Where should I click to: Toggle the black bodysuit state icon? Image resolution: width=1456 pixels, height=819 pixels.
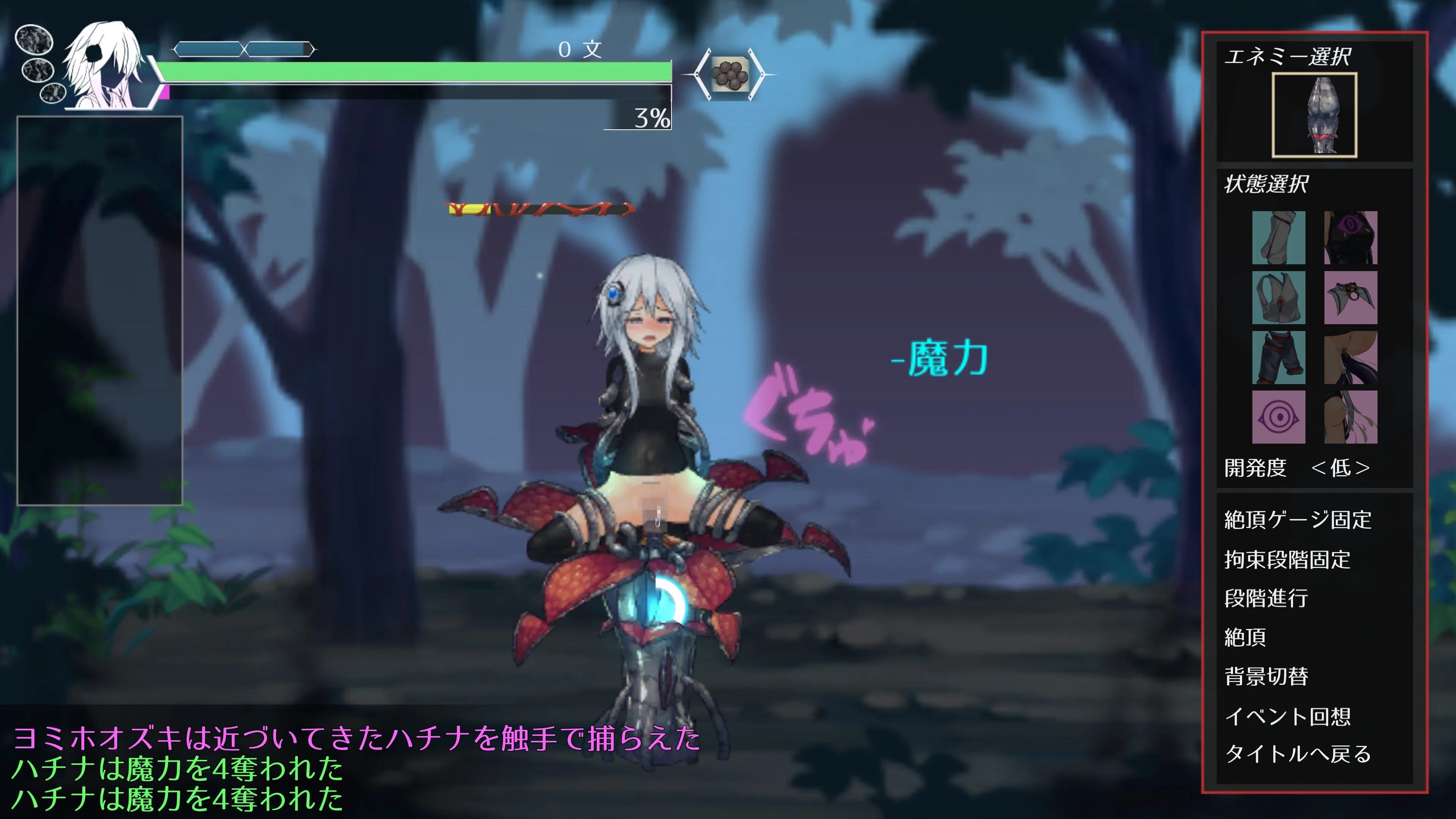coord(1350,237)
